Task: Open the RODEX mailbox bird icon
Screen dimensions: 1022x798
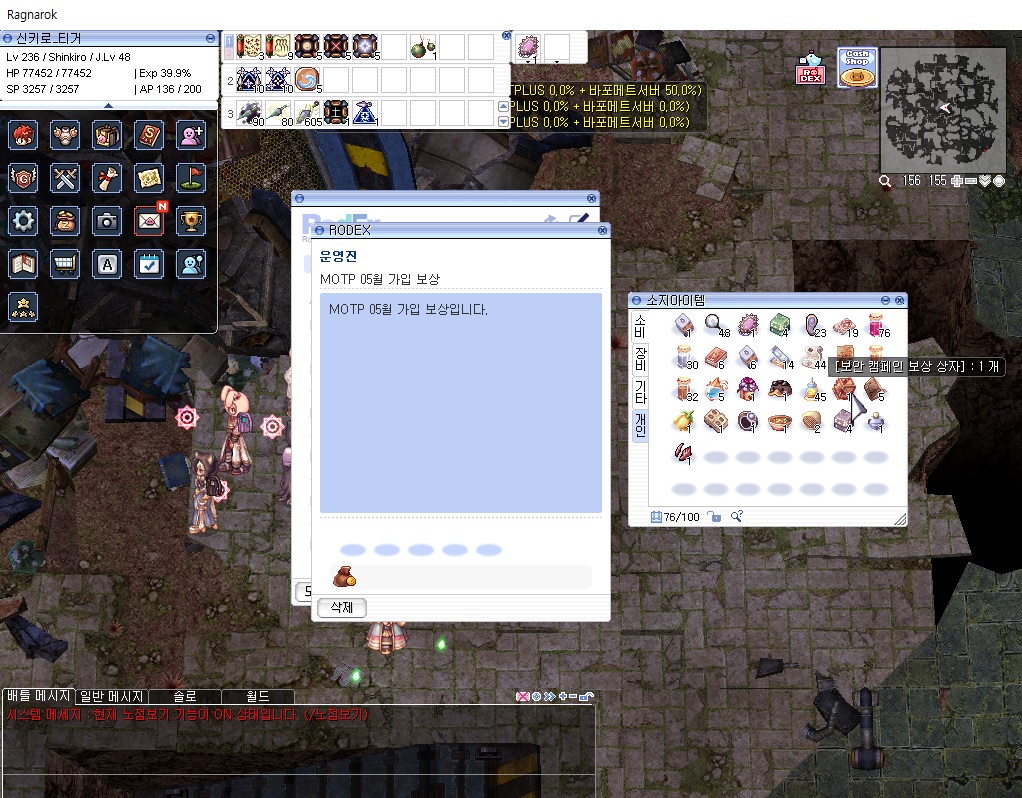Action: (x=810, y=68)
